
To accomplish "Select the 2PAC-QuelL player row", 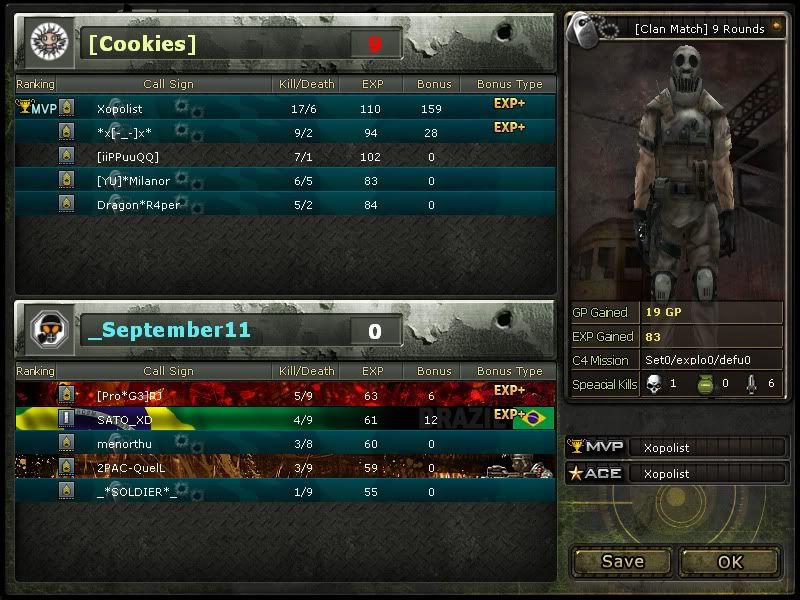I will [286, 467].
